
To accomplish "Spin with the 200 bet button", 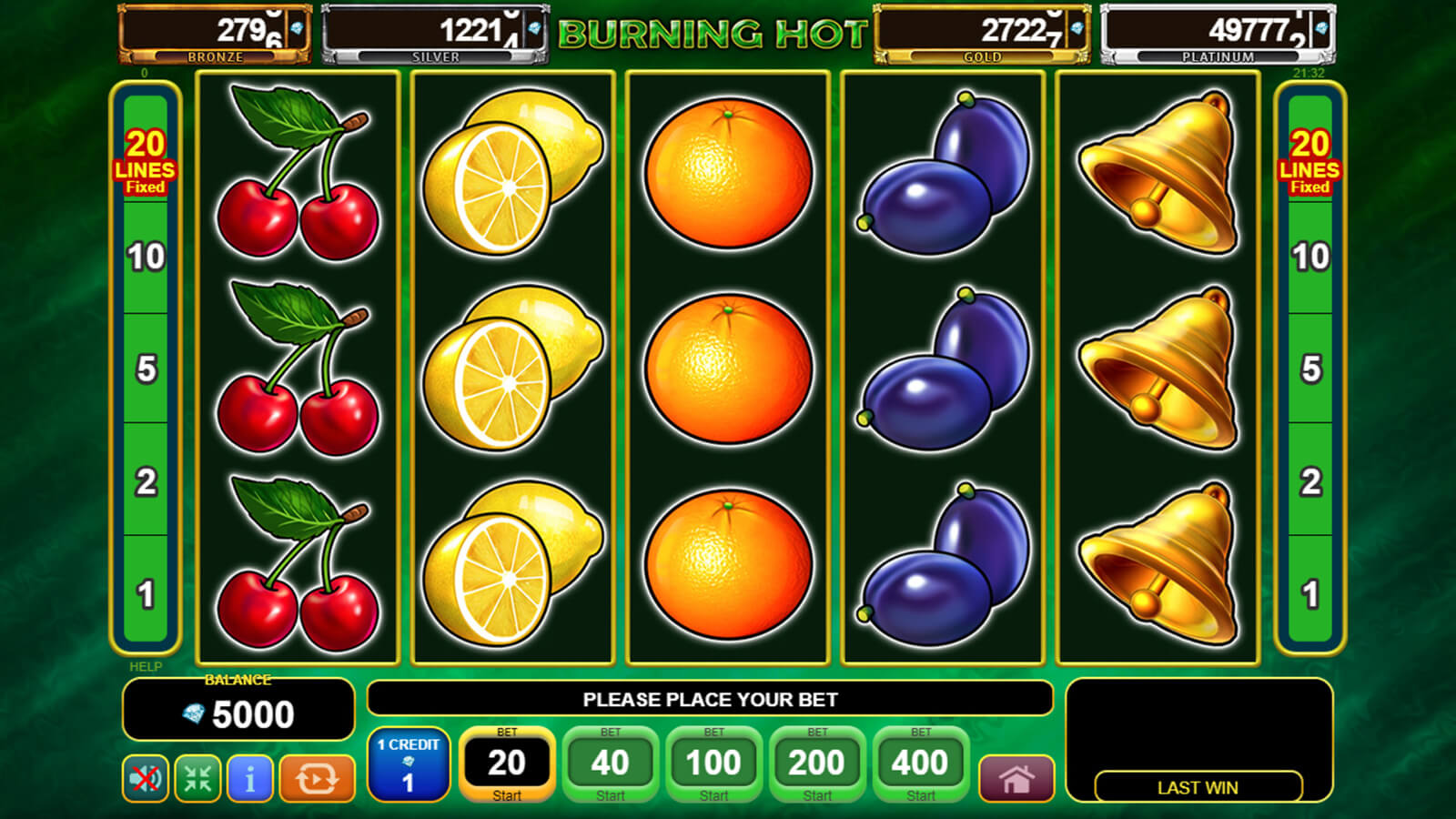I will point(816,764).
